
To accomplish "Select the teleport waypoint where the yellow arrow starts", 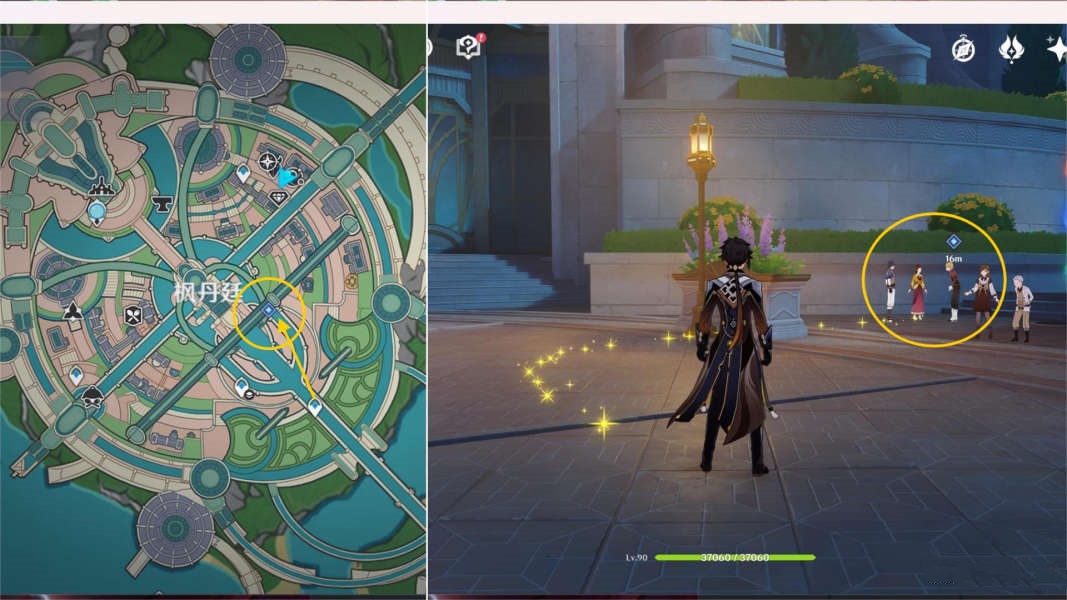I will tap(315, 407).
